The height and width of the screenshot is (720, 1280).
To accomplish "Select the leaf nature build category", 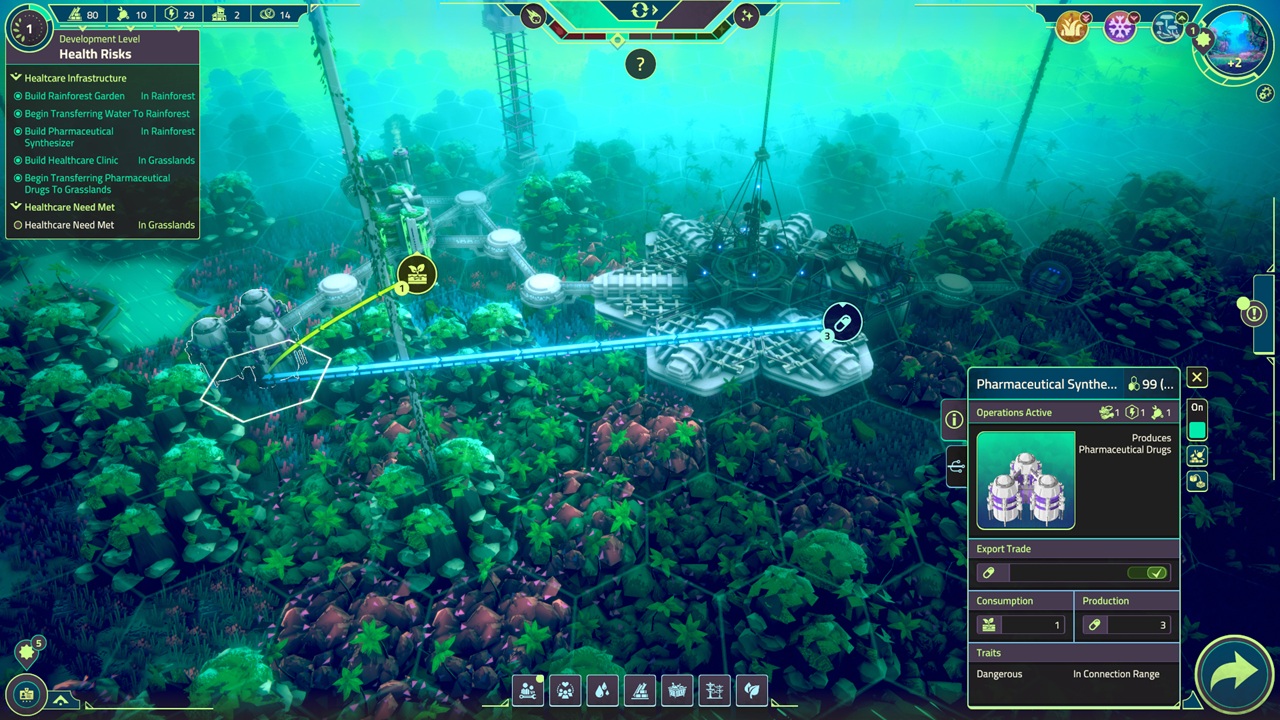I will (751, 690).
